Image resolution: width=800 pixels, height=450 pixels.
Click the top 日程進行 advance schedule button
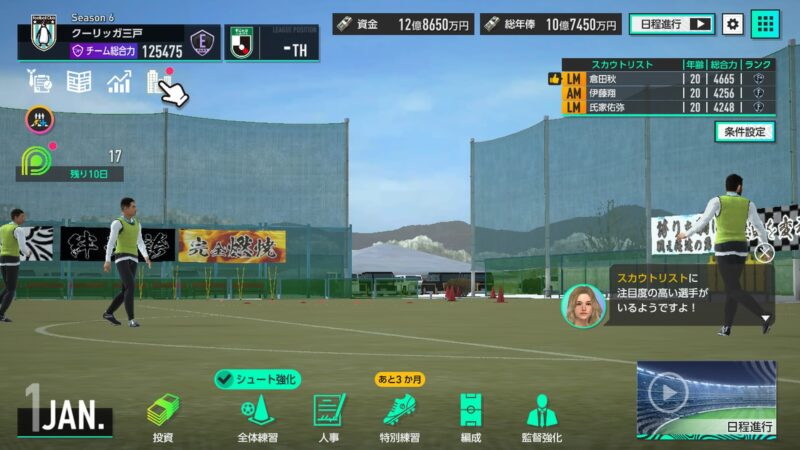[671, 23]
